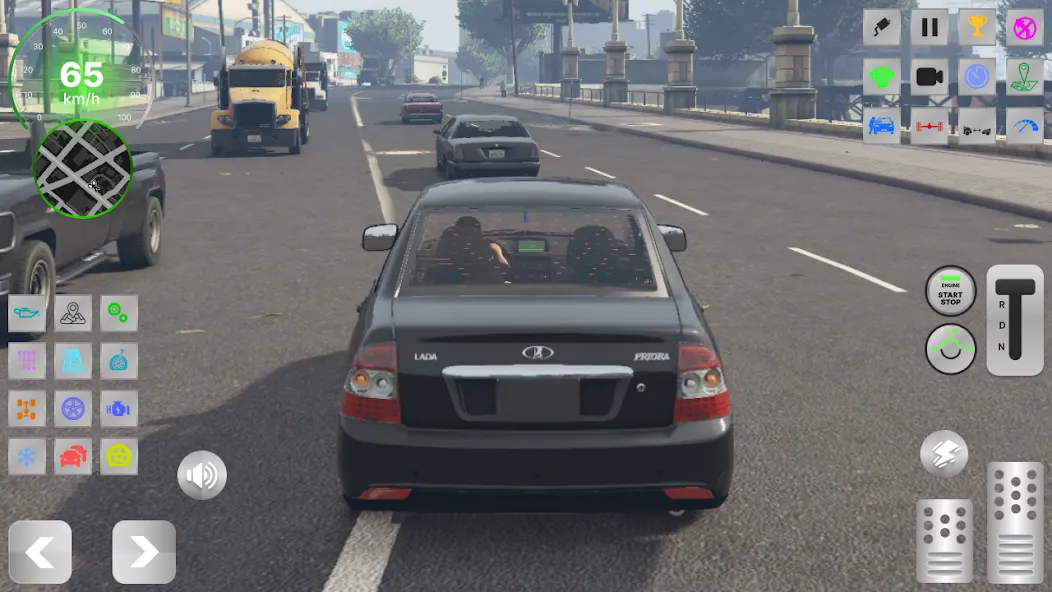This screenshot has width=1052, height=592.
Task: Click the blue driver-exiting-car icon
Action: pos(881,126)
